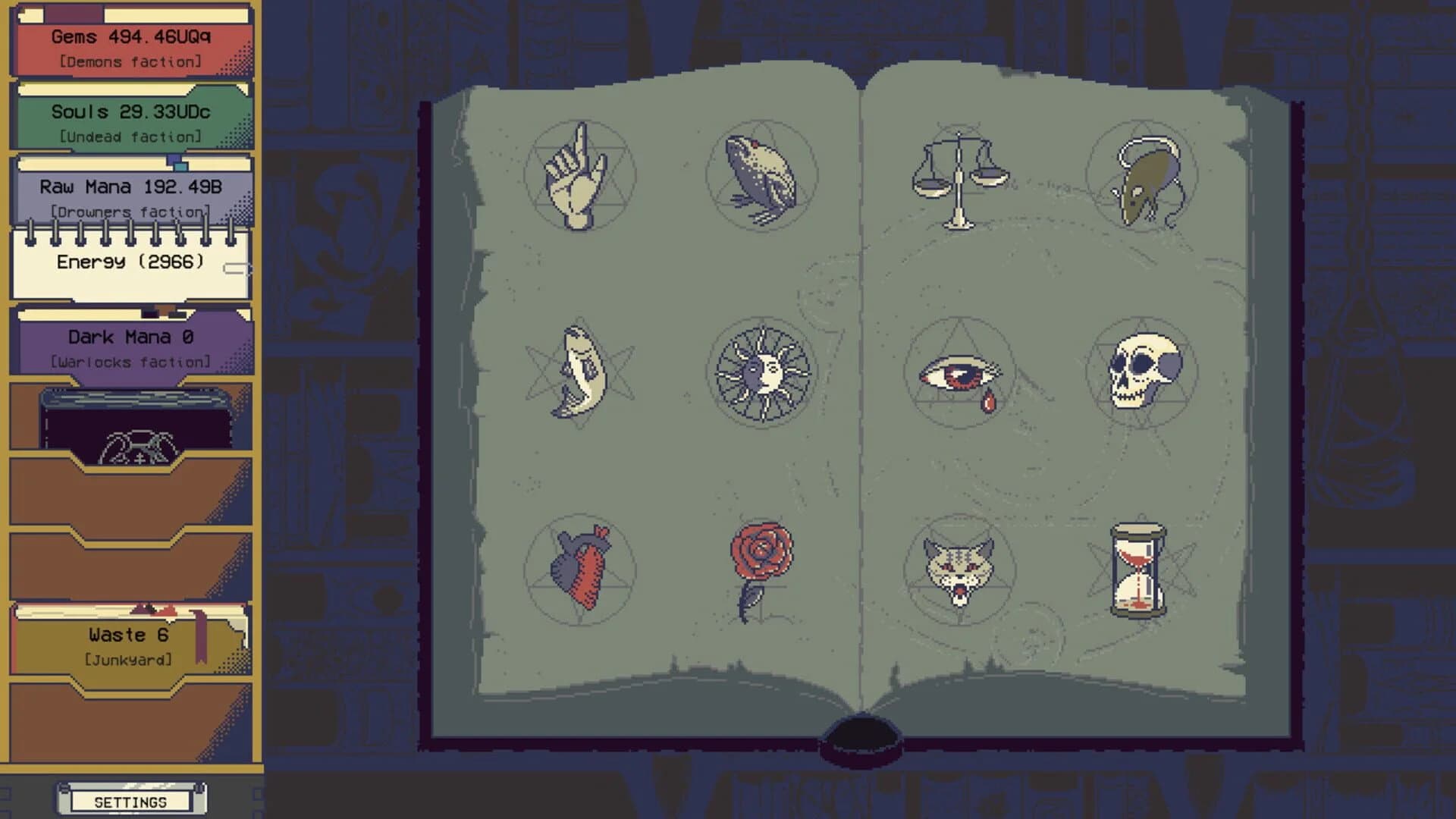Viewport: 1456px width, 819px height.
Task: Open the Gems Demons faction drawer
Action: tap(129, 45)
